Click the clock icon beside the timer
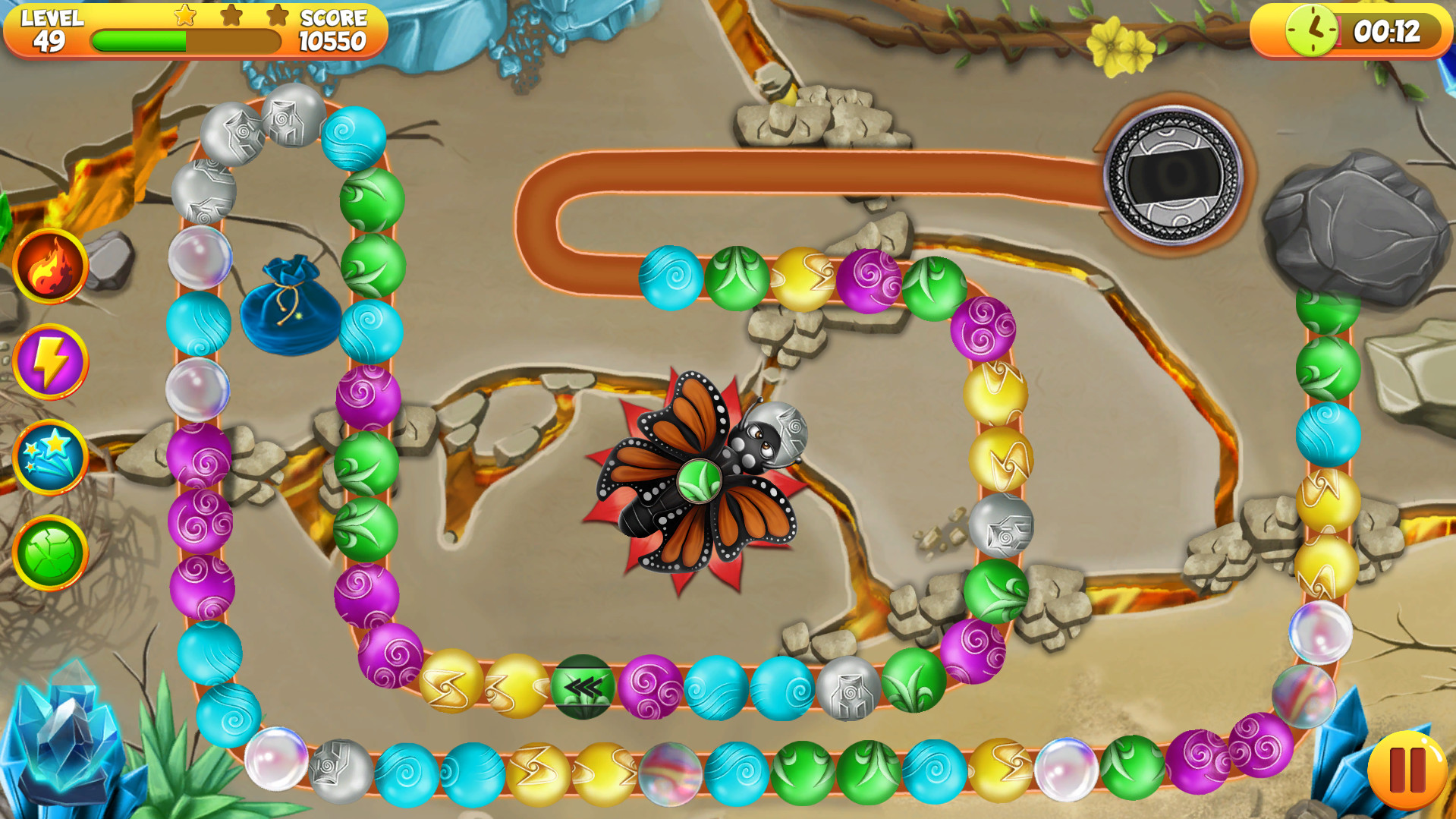 pos(1310,31)
